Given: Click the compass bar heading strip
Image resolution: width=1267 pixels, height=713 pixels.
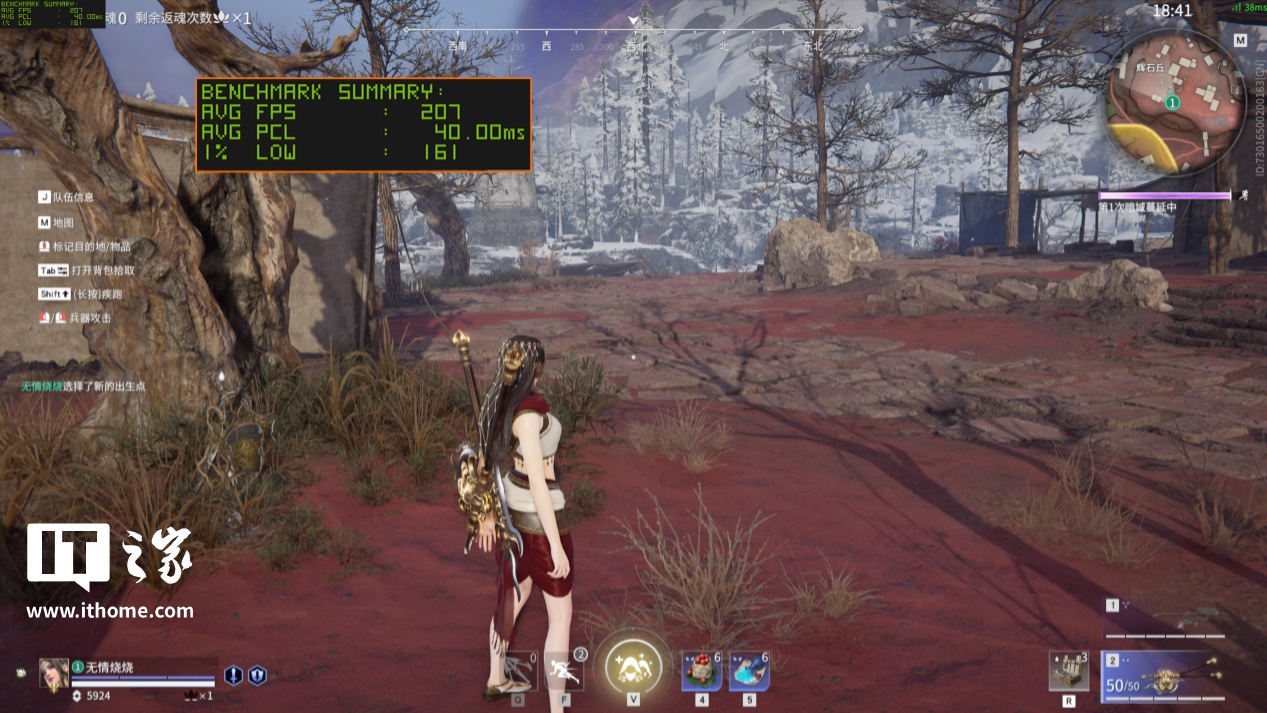Looking at the screenshot, I should (634, 41).
